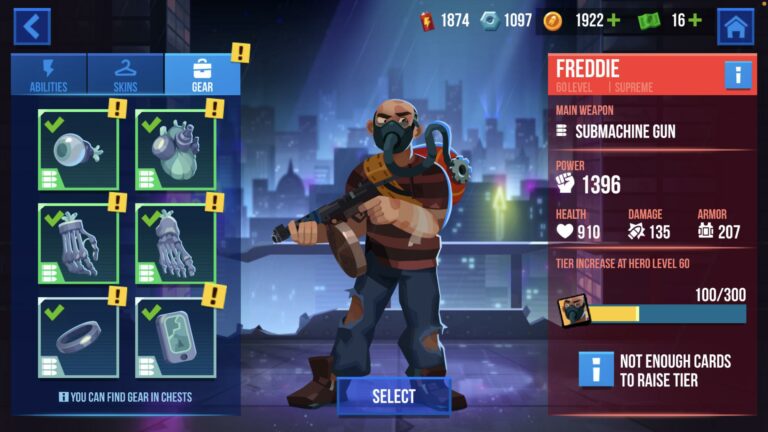The image size is (768, 432).
Task: Return to the home screen
Action: click(x=736, y=26)
